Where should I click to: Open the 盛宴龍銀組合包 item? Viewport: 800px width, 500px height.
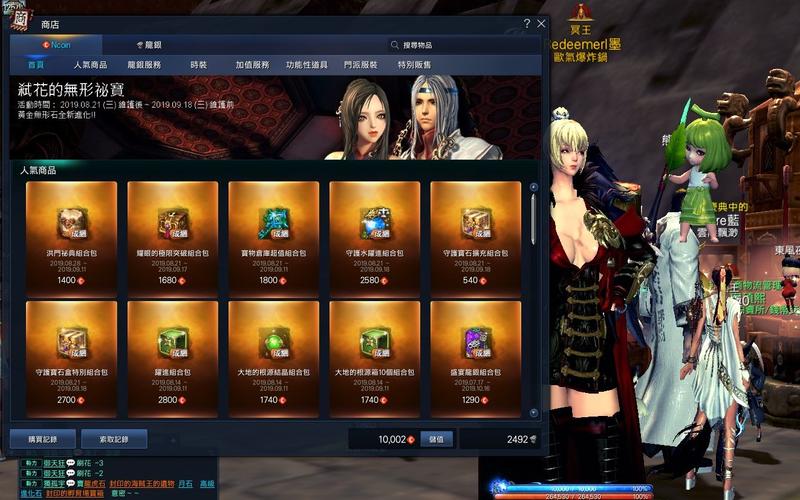[475, 356]
